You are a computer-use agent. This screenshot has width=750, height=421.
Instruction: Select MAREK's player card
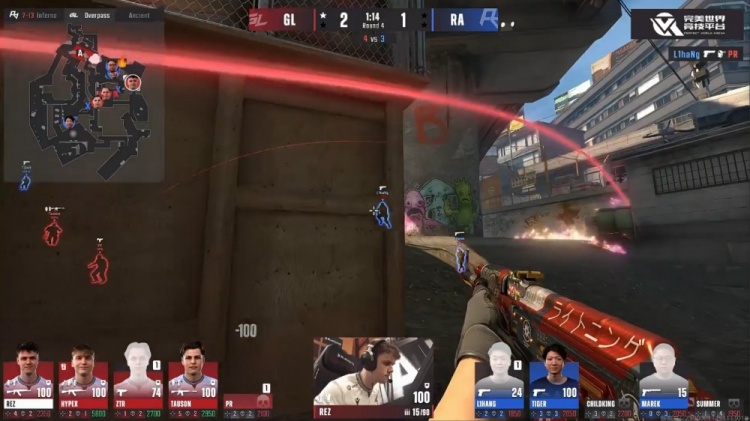click(664, 375)
